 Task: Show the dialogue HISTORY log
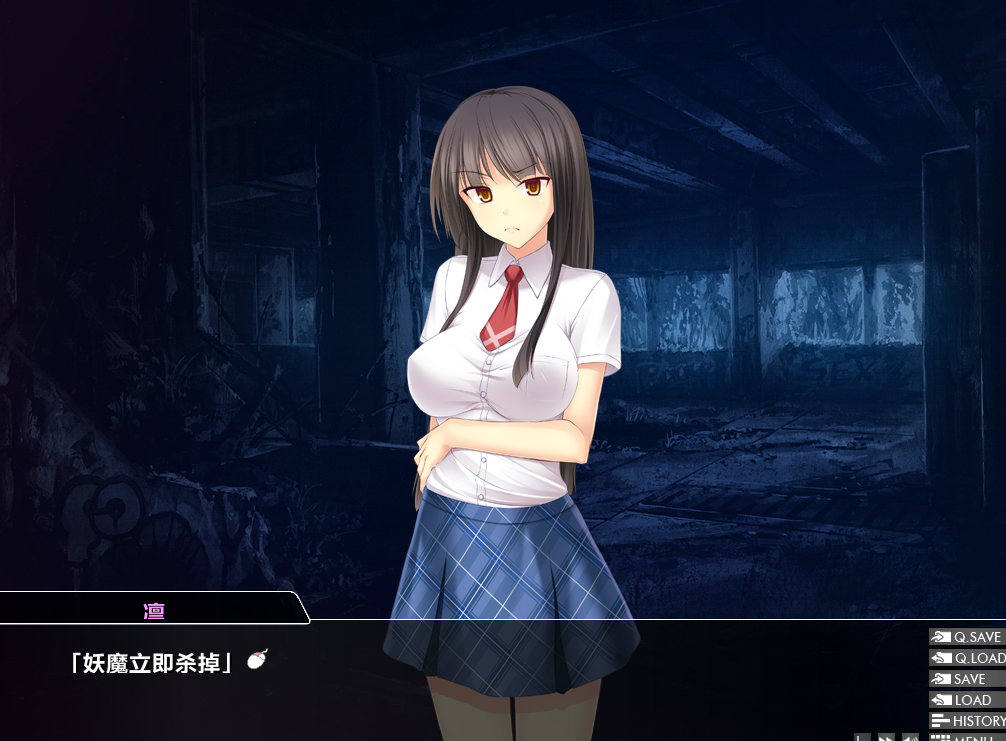(x=966, y=721)
